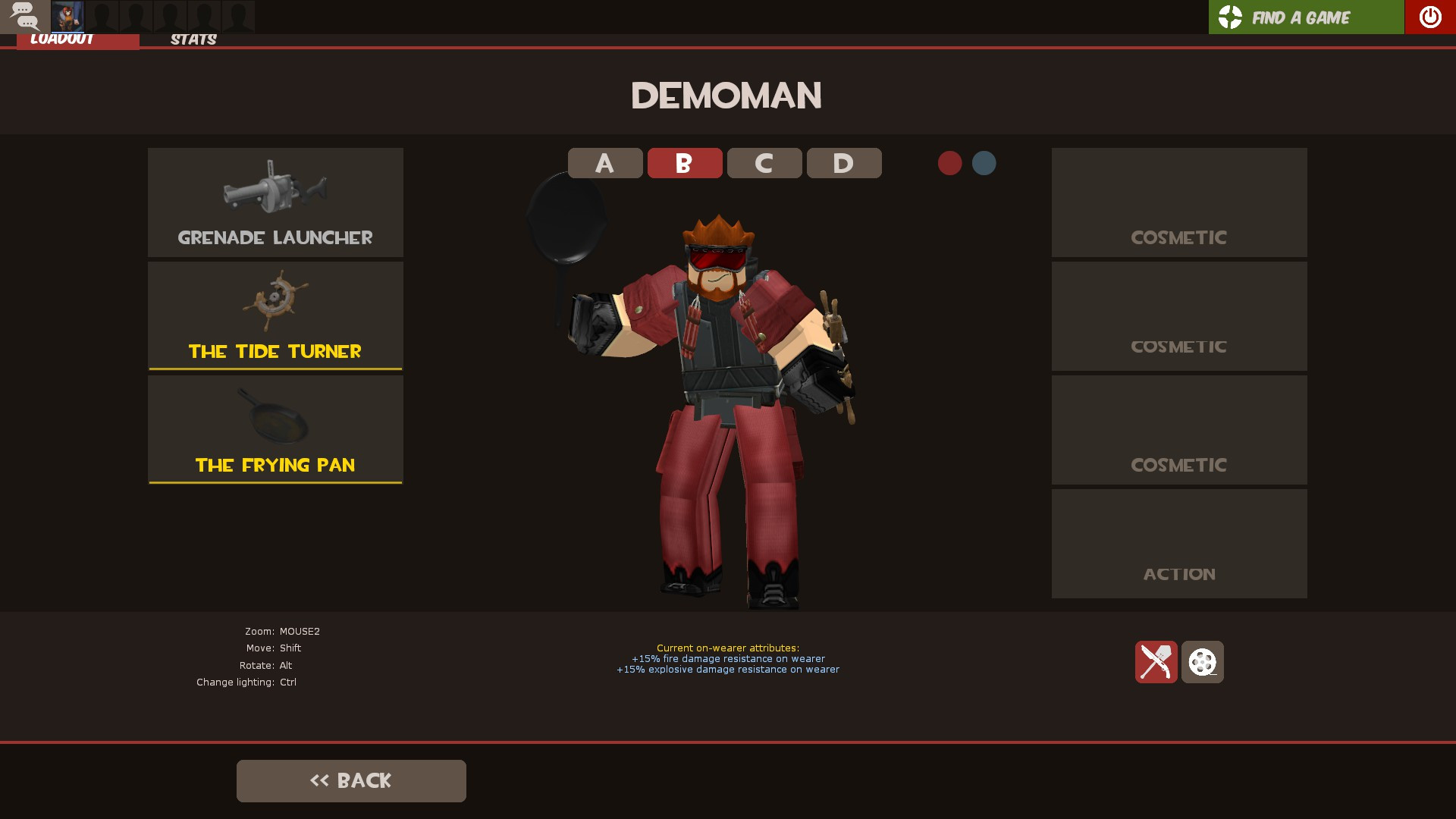
Task: Switch to loadout preset C
Action: pyautogui.click(x=764, y=162)
